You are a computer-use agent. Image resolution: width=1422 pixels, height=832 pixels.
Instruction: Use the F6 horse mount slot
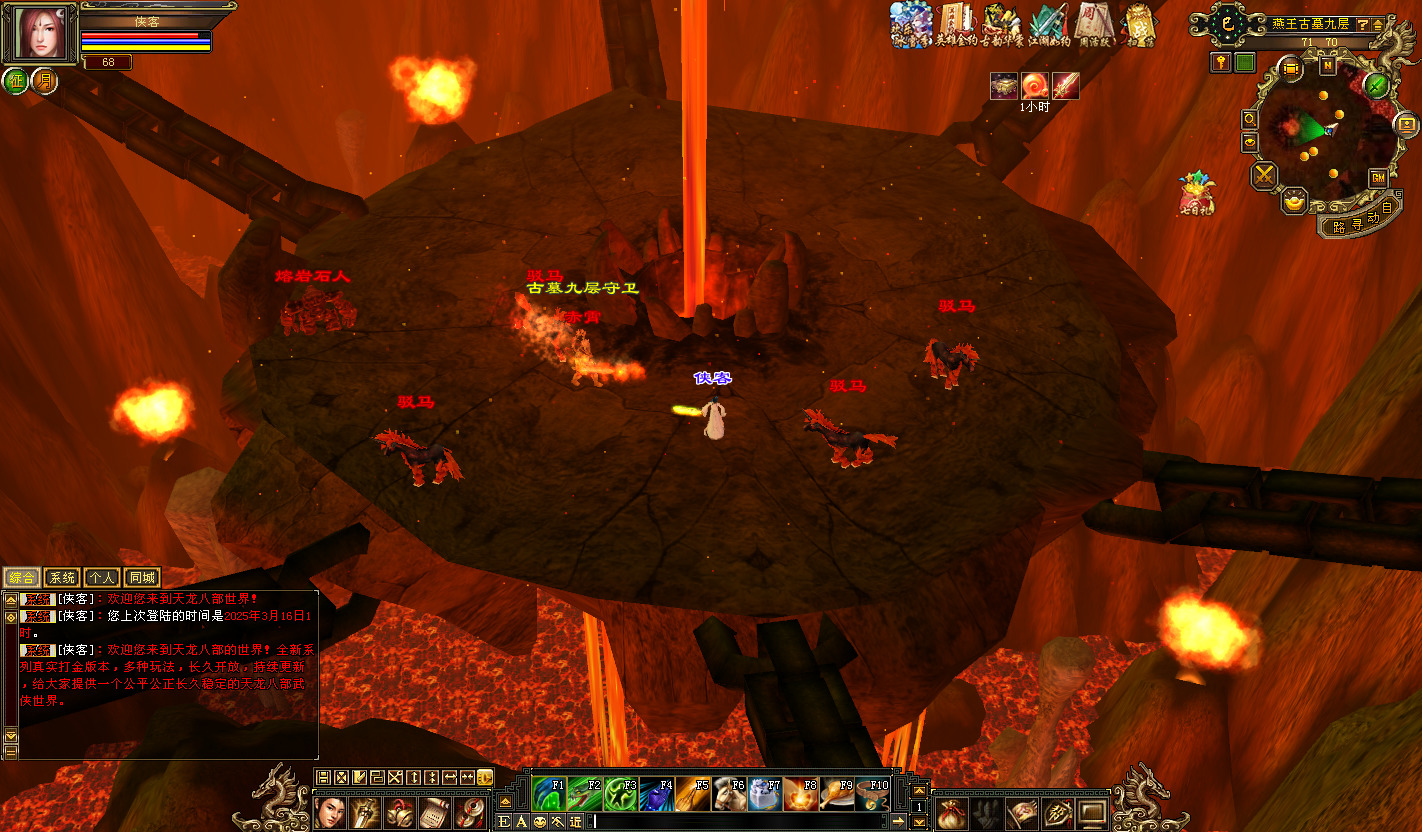(728, 795)
